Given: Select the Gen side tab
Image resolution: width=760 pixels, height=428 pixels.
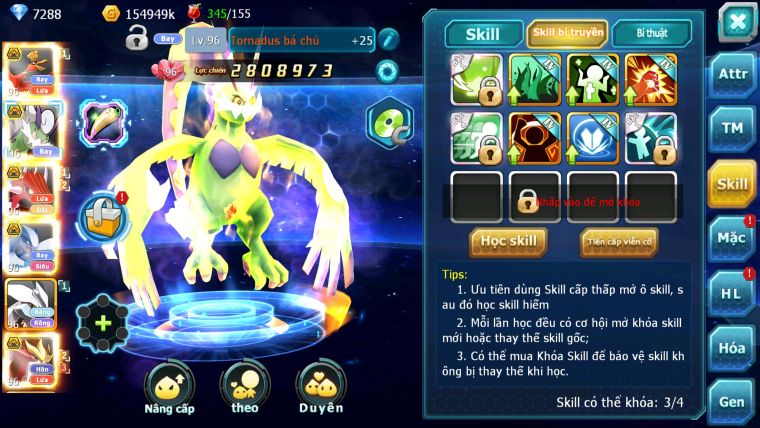Looking at the screenshot, I should [733, 402].
